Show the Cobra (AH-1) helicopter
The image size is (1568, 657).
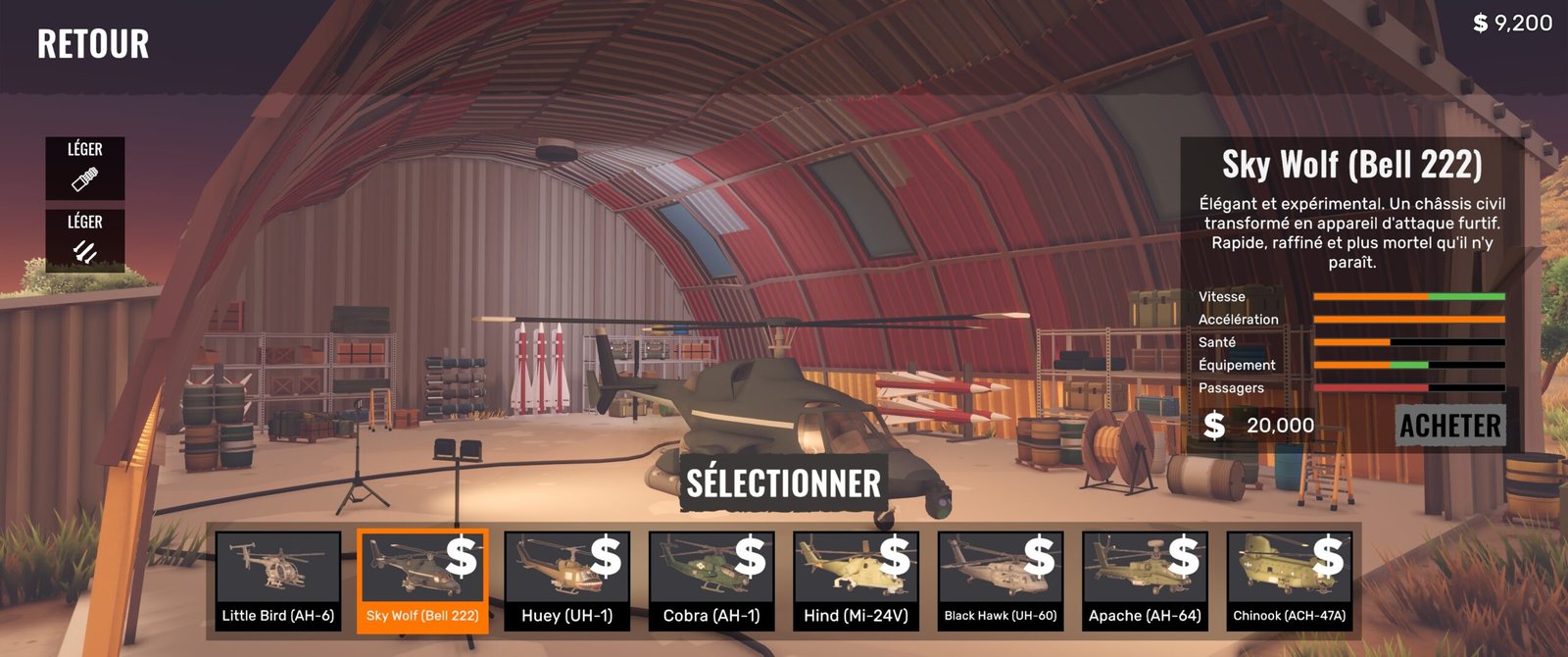(711, 581)
